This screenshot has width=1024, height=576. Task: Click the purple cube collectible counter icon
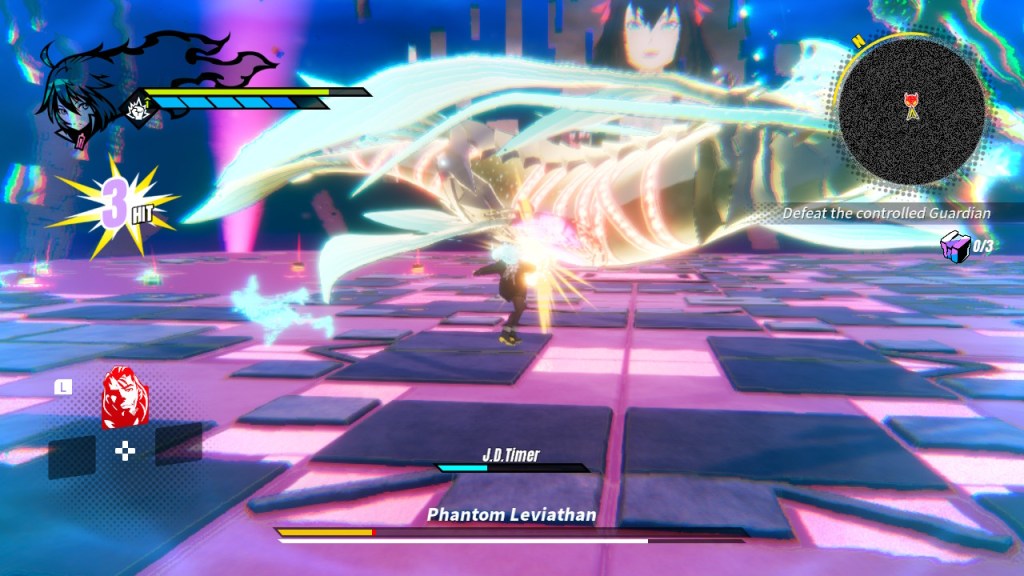click(x=955, y=245)
